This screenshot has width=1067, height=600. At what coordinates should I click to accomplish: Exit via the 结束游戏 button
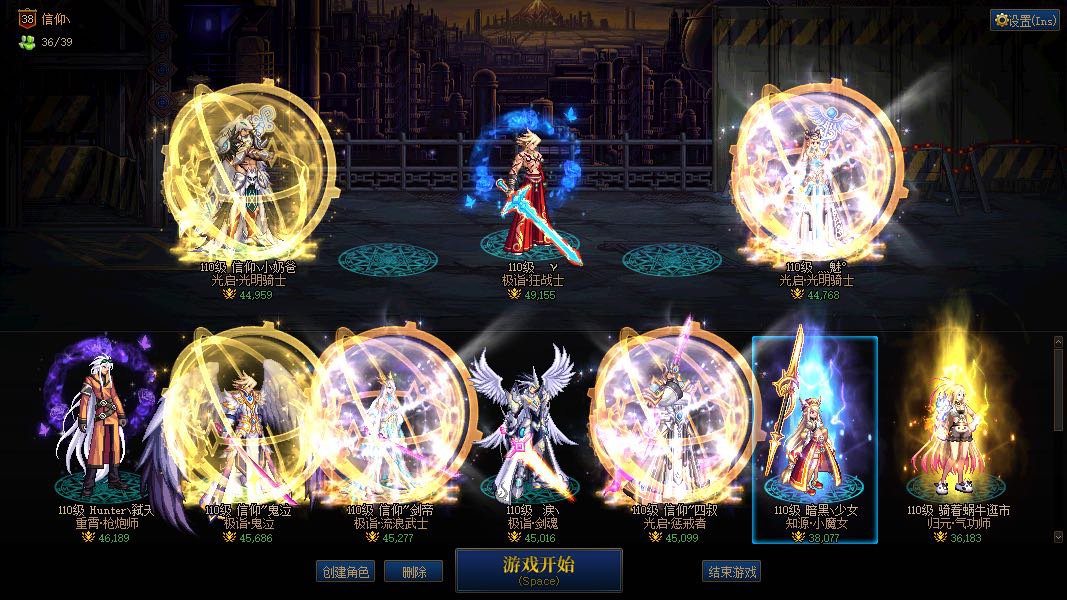click(733, 572)
